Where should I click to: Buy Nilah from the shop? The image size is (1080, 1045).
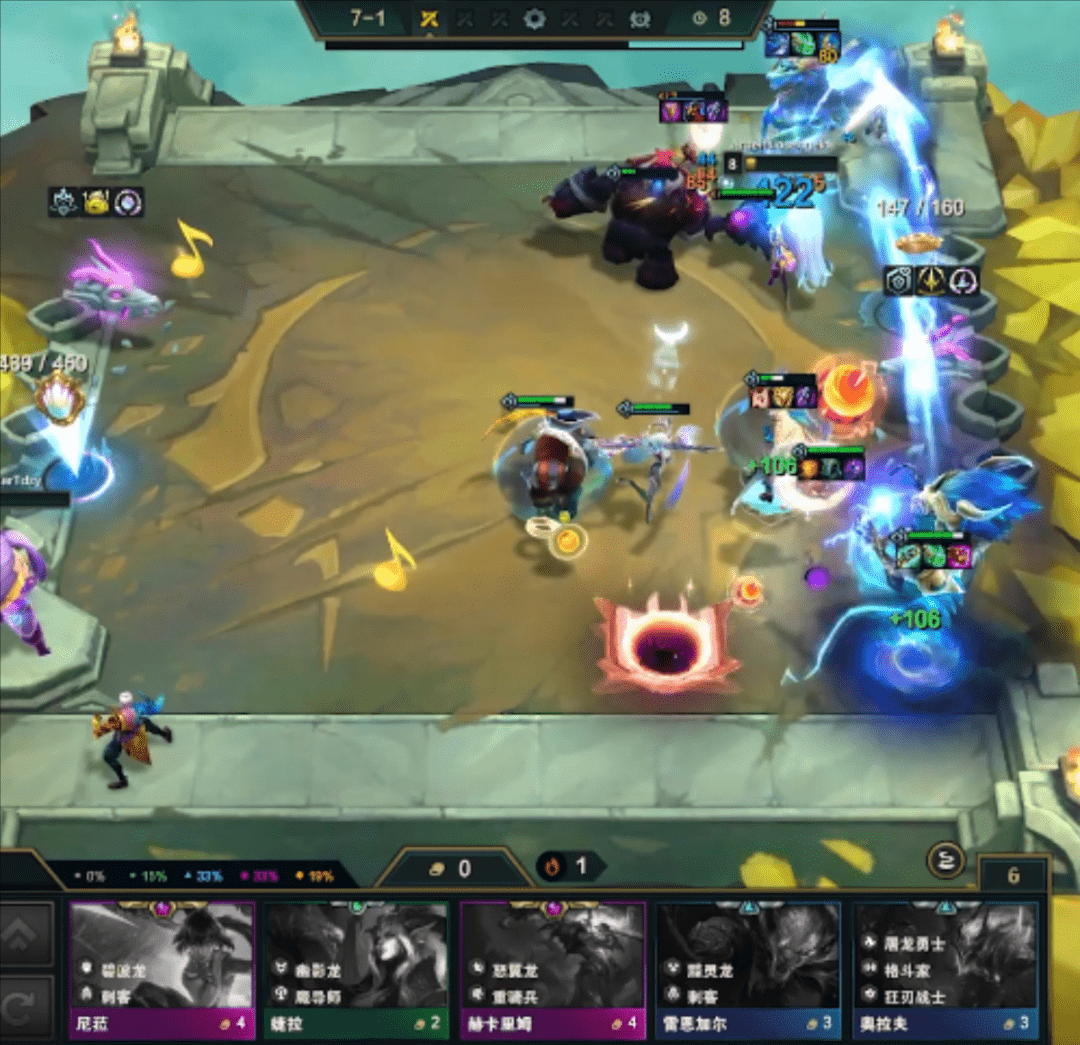pos(162,967)
